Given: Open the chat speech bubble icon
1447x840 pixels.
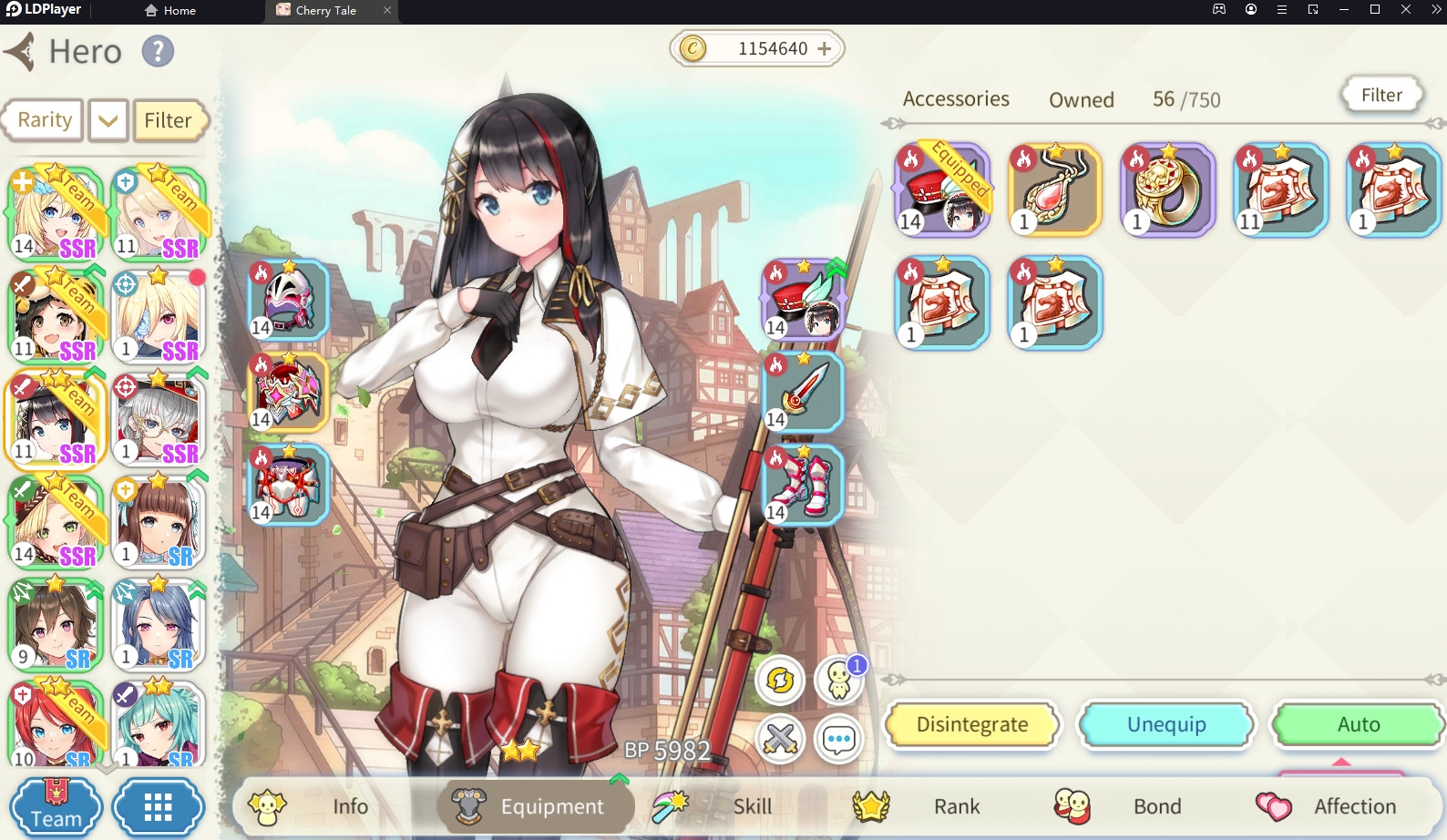Looking at the screenshot, I should point(837,739).
